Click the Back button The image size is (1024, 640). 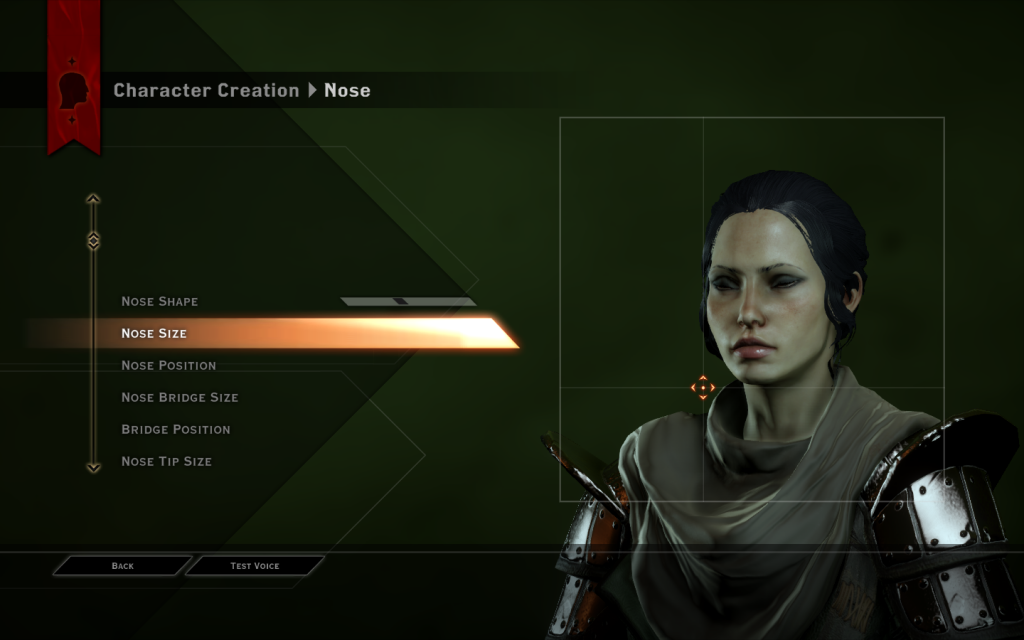[x=122, y=566]
